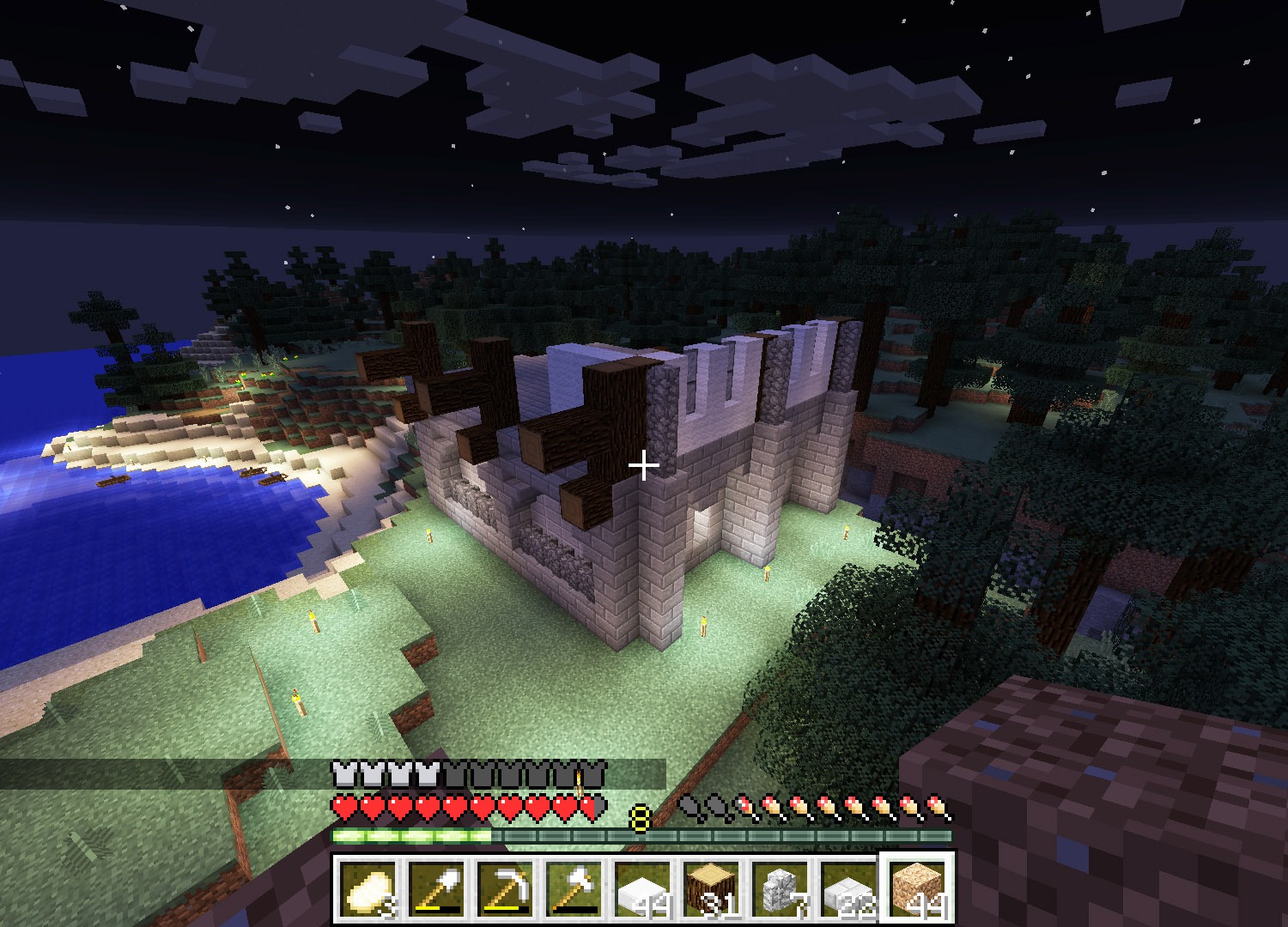Choose the white slab stack of 44
Screen dimensions: 1288x927
642,888
